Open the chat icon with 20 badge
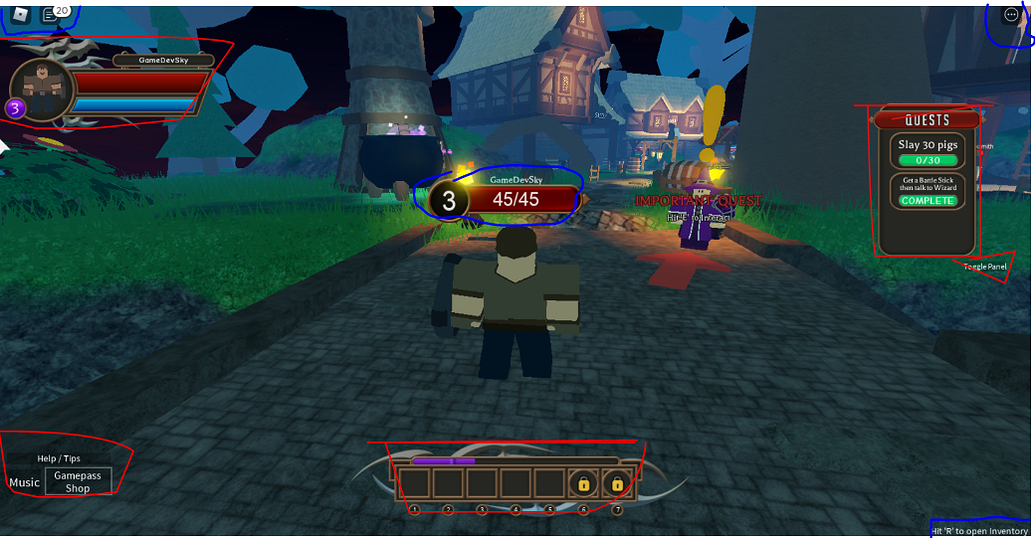Viewport: 1035px width, 538px height. [50, 14]
